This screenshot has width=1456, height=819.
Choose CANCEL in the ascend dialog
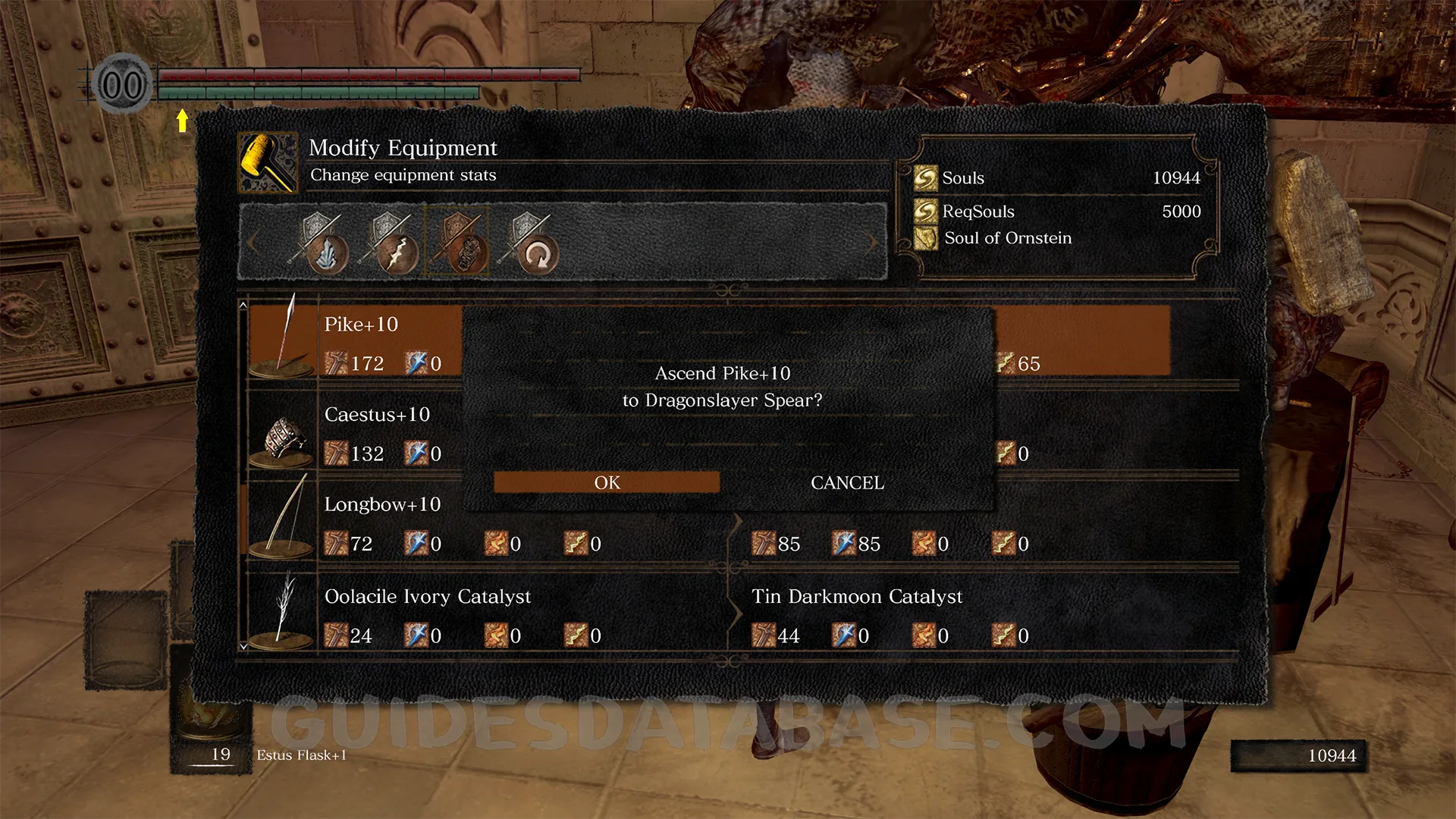click(847, 482)
